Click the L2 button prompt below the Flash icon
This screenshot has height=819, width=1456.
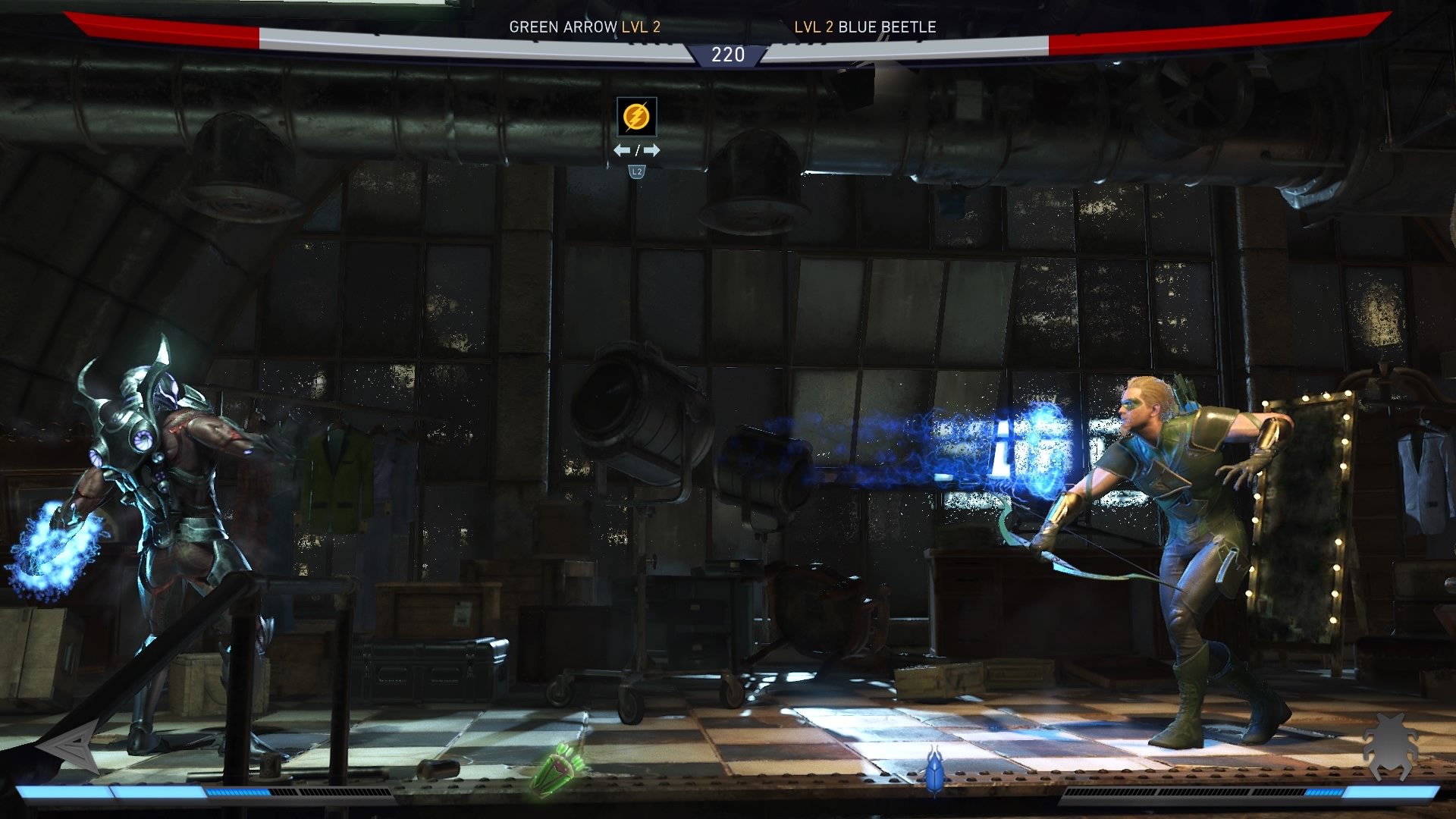[635, 173]
